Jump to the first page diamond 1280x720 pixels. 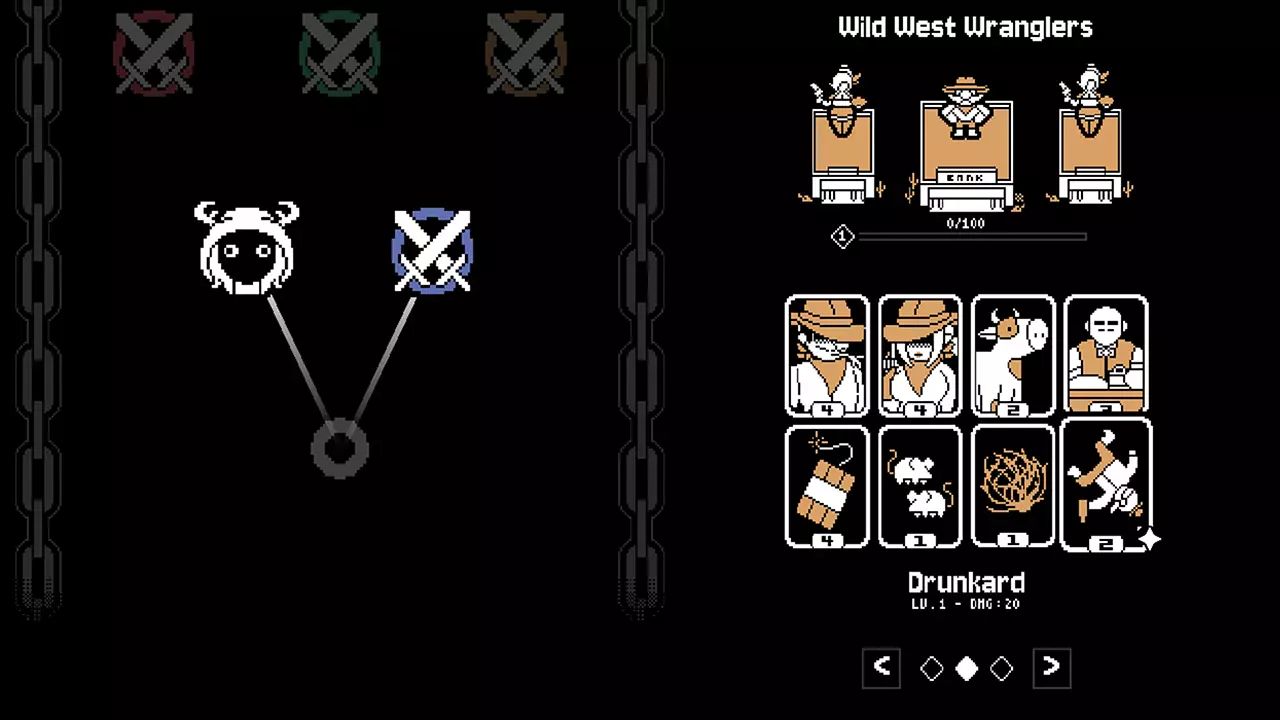932,669
